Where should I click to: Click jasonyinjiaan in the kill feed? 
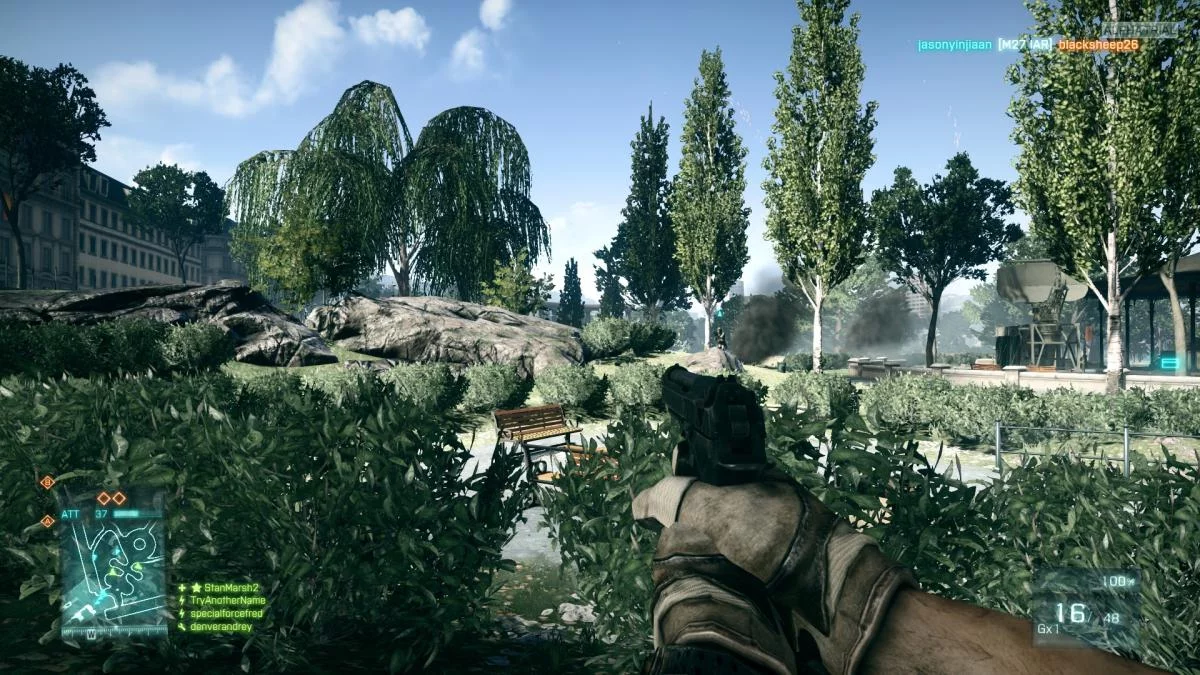(x=954, y=45)
